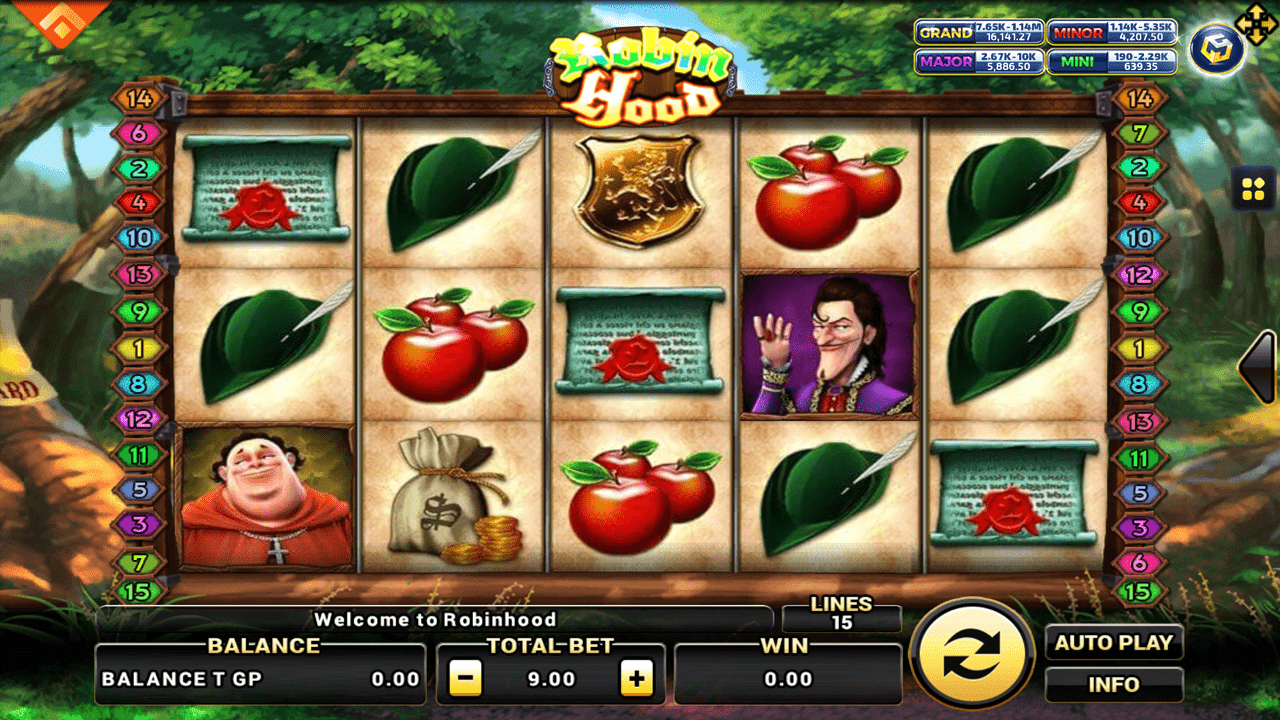Select the Lines 15 indicator
This screenshot has height=720, width=1280.
(842, 614)
